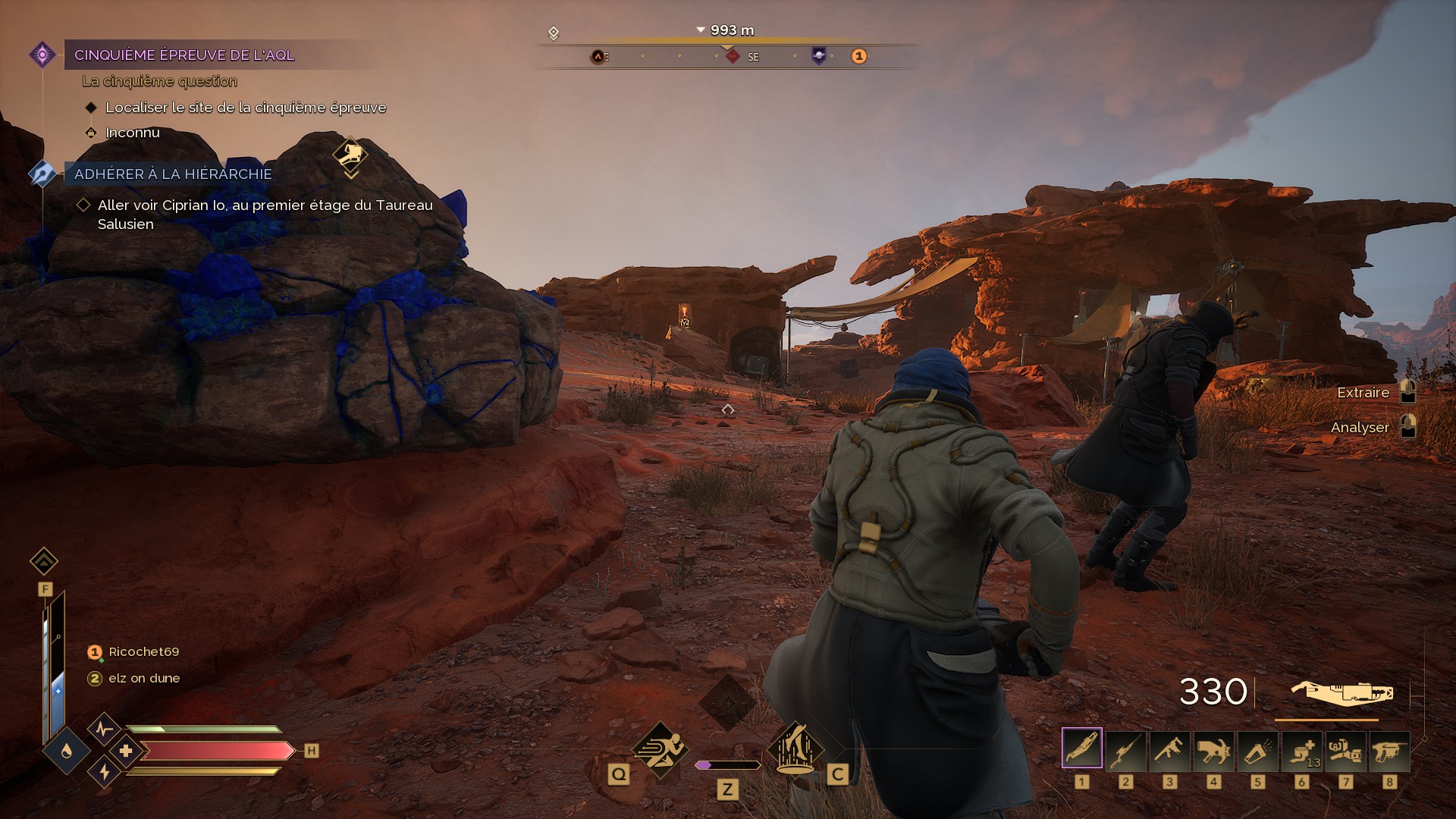The image size is (1456, 819).
Task: Use the bandage stack showing 13
Action: tap(1302, 748)
